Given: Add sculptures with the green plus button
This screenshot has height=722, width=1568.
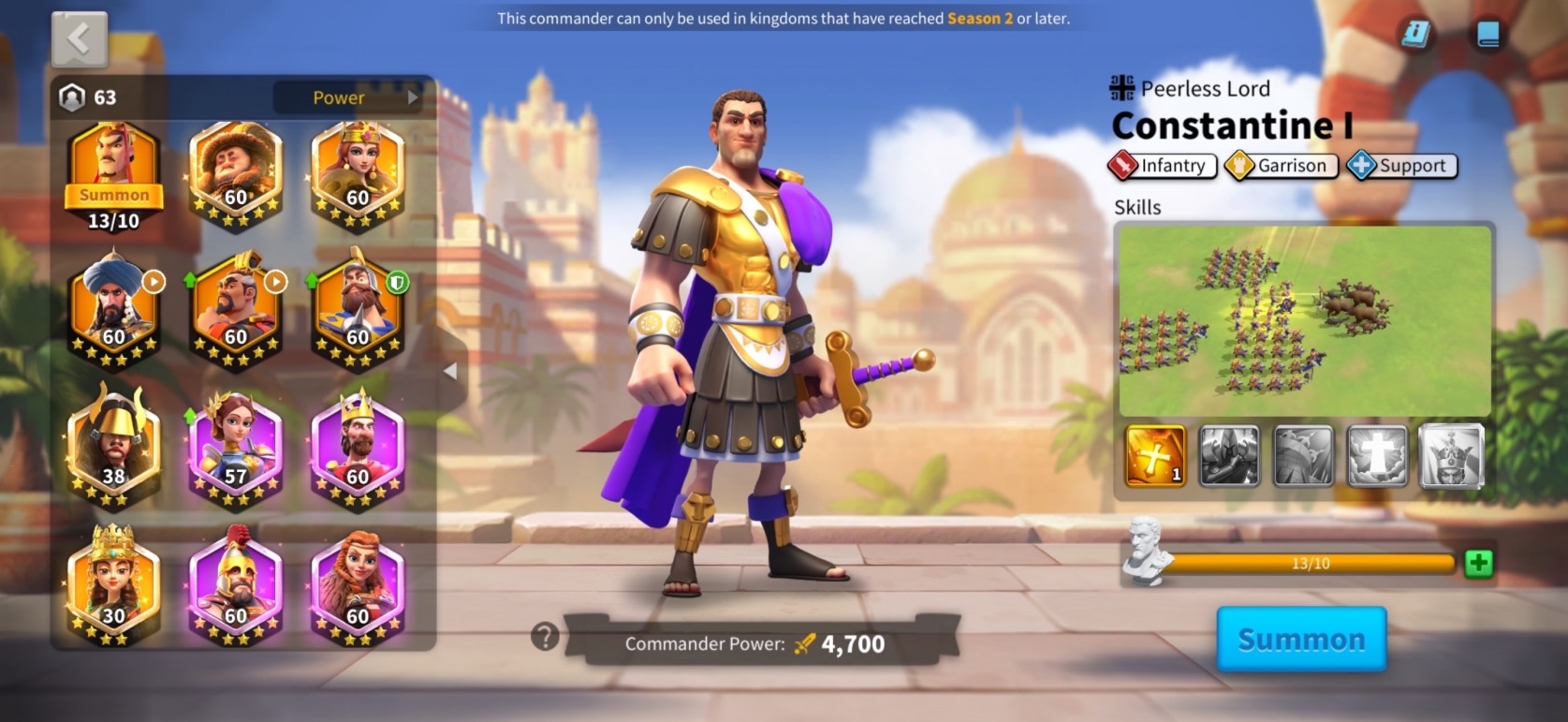Looking at the screenshot, I should (x=1478, y=563).
